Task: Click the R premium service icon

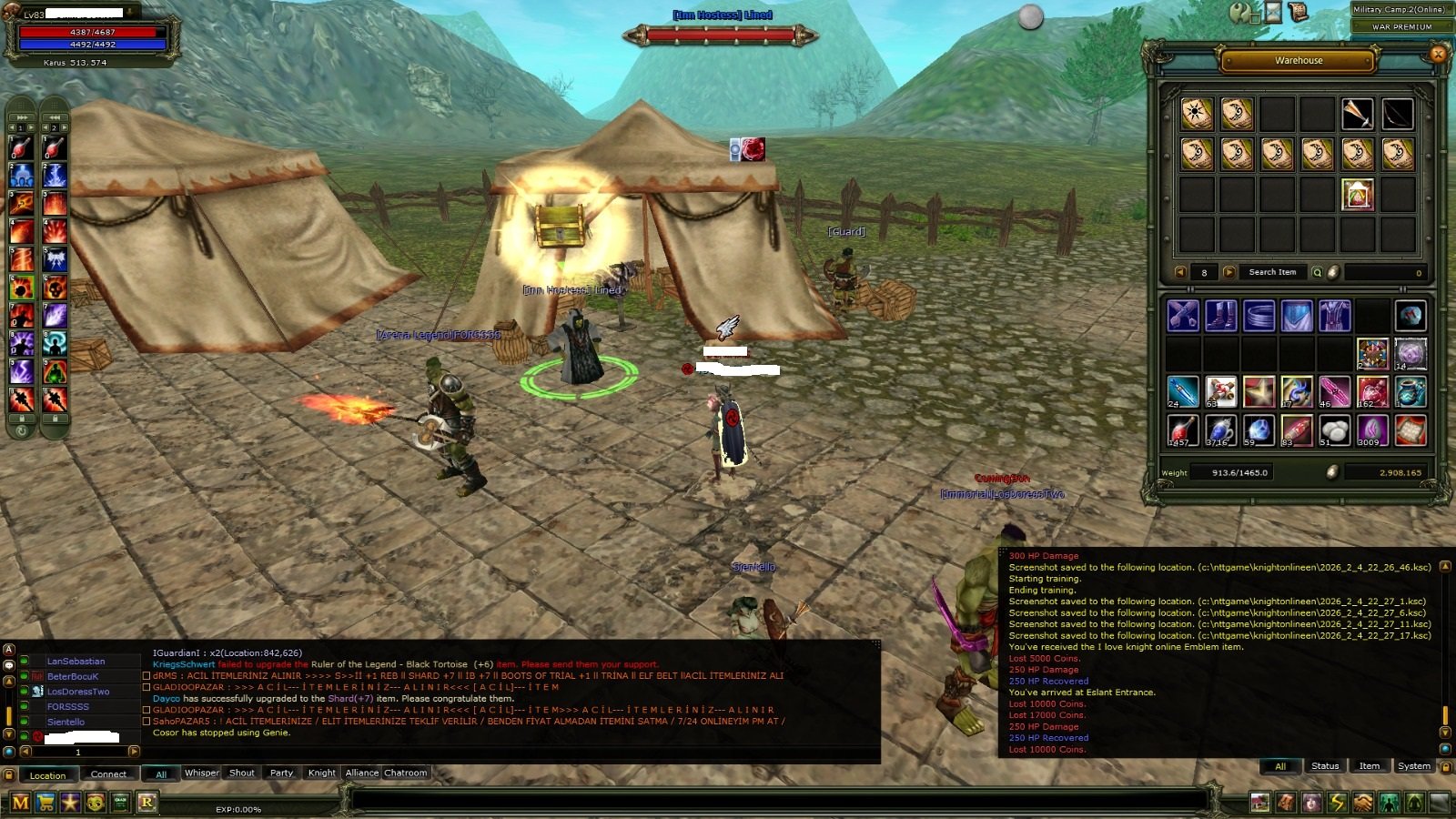Action: (x=148, y=804)
